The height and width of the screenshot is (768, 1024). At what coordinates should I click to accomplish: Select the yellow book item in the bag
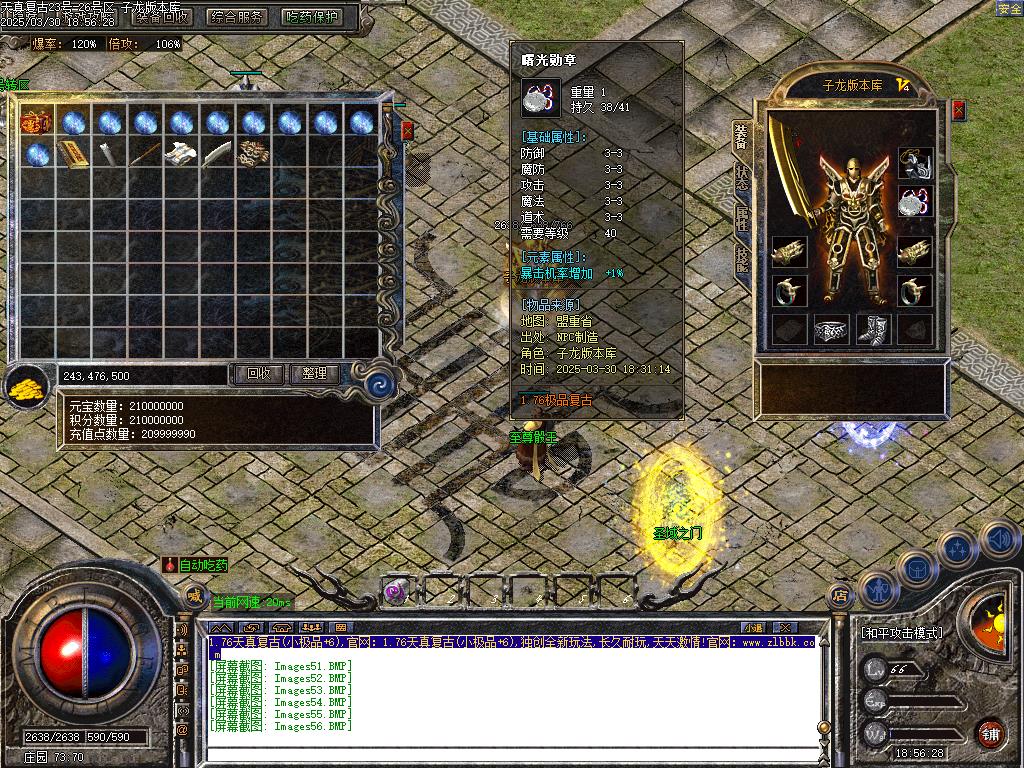coord(72,154)
